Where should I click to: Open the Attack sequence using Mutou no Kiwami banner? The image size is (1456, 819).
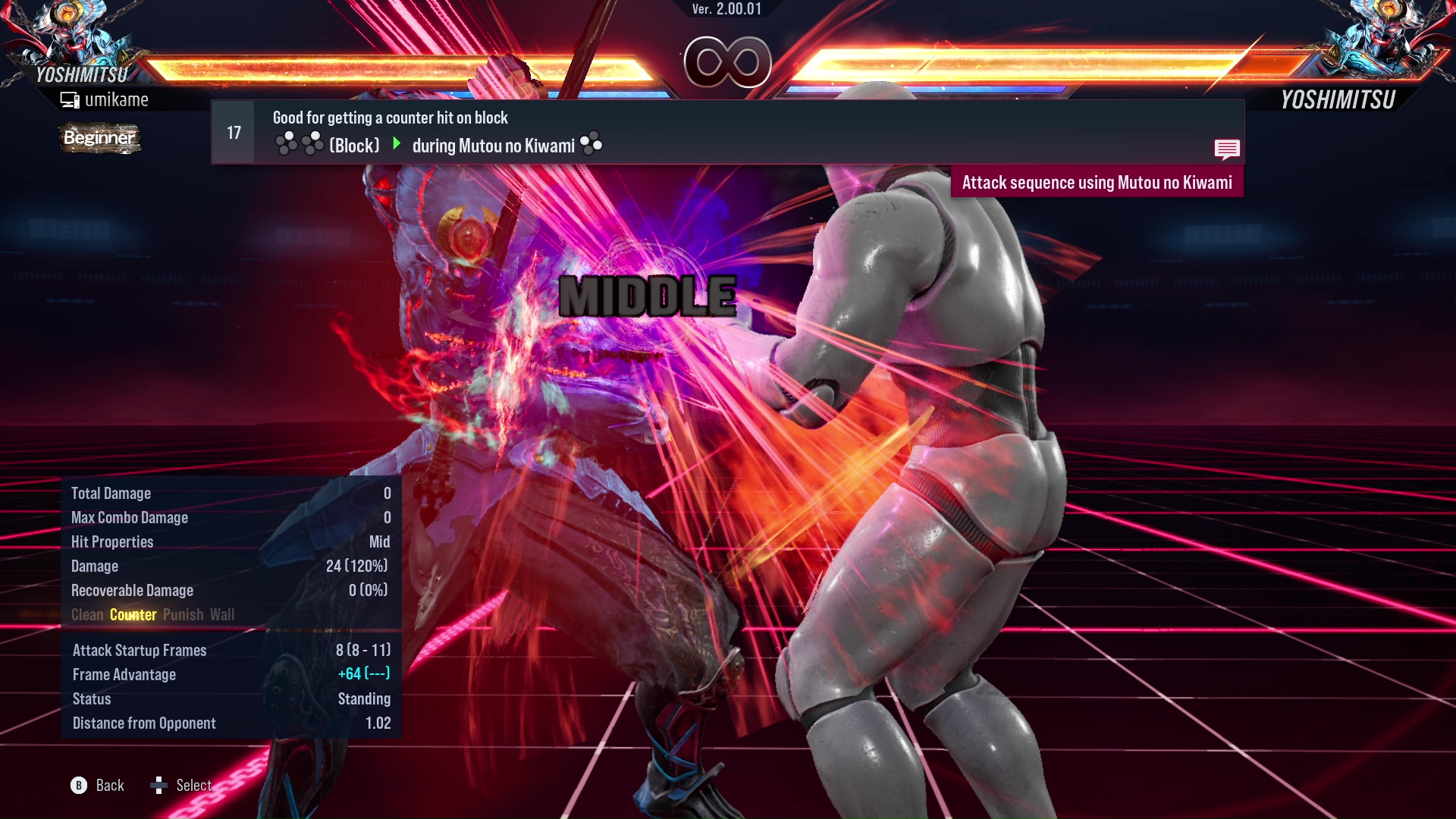tap(1097, 182)
